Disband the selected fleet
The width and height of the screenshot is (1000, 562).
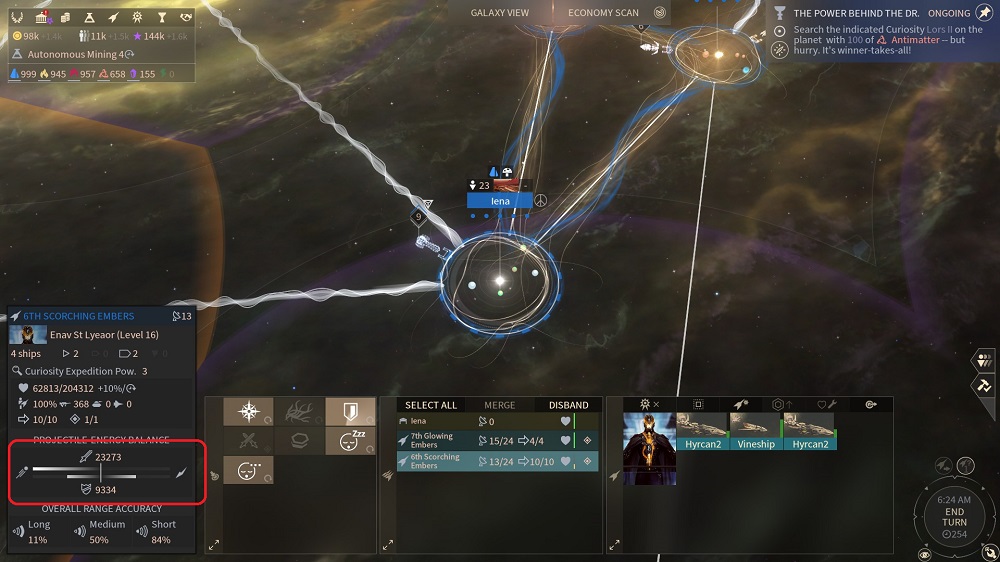click(568, 405)
